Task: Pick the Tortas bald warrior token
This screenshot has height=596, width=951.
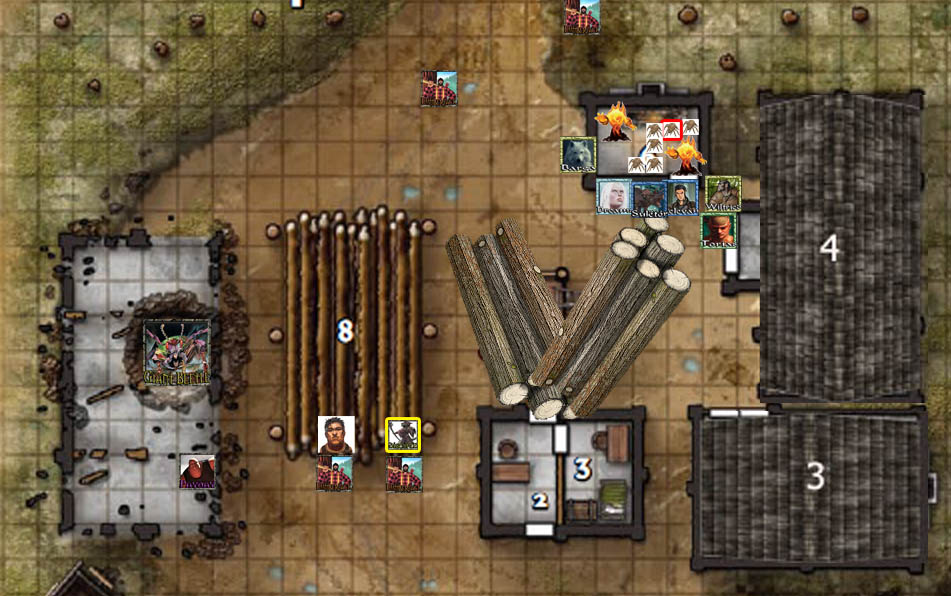Action: coord(718,230)
